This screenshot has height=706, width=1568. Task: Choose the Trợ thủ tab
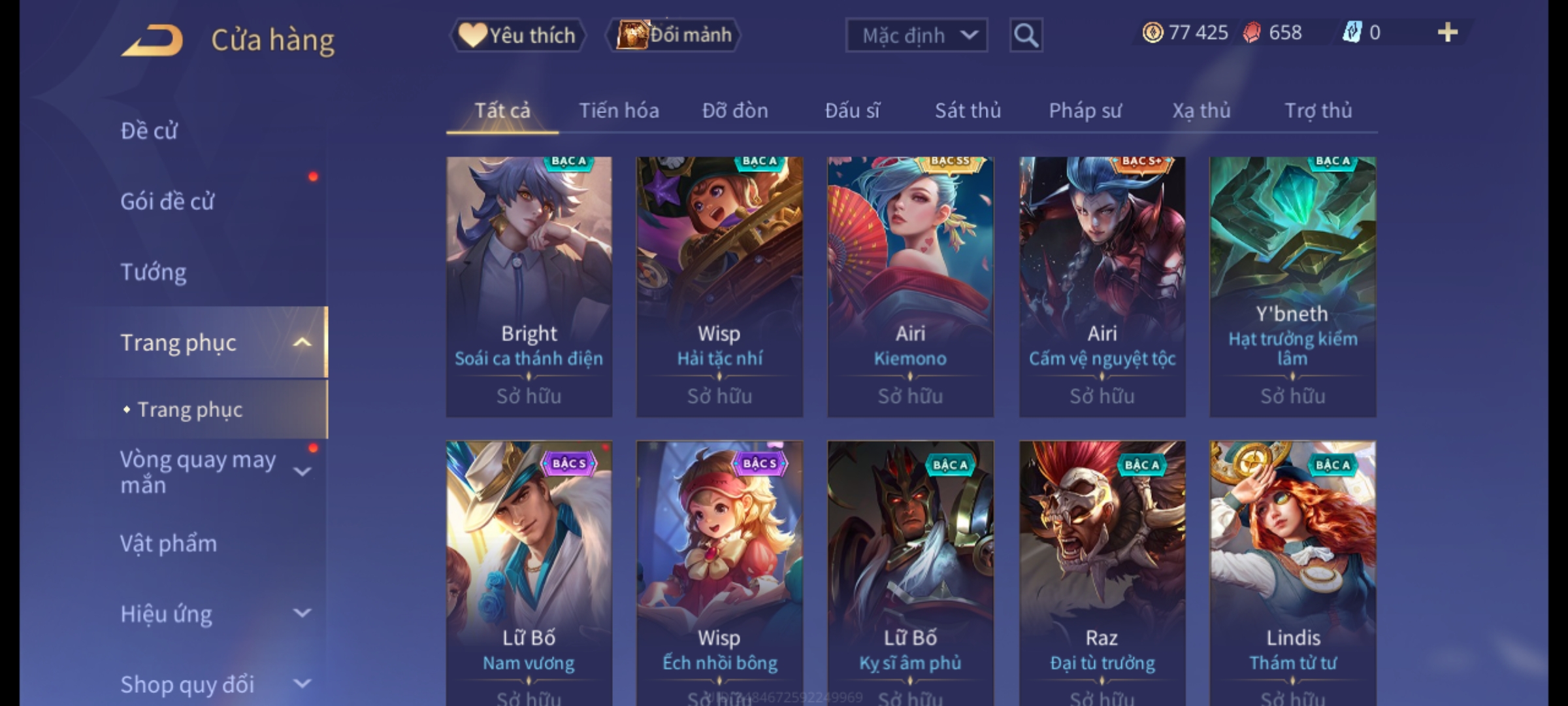1318,110
